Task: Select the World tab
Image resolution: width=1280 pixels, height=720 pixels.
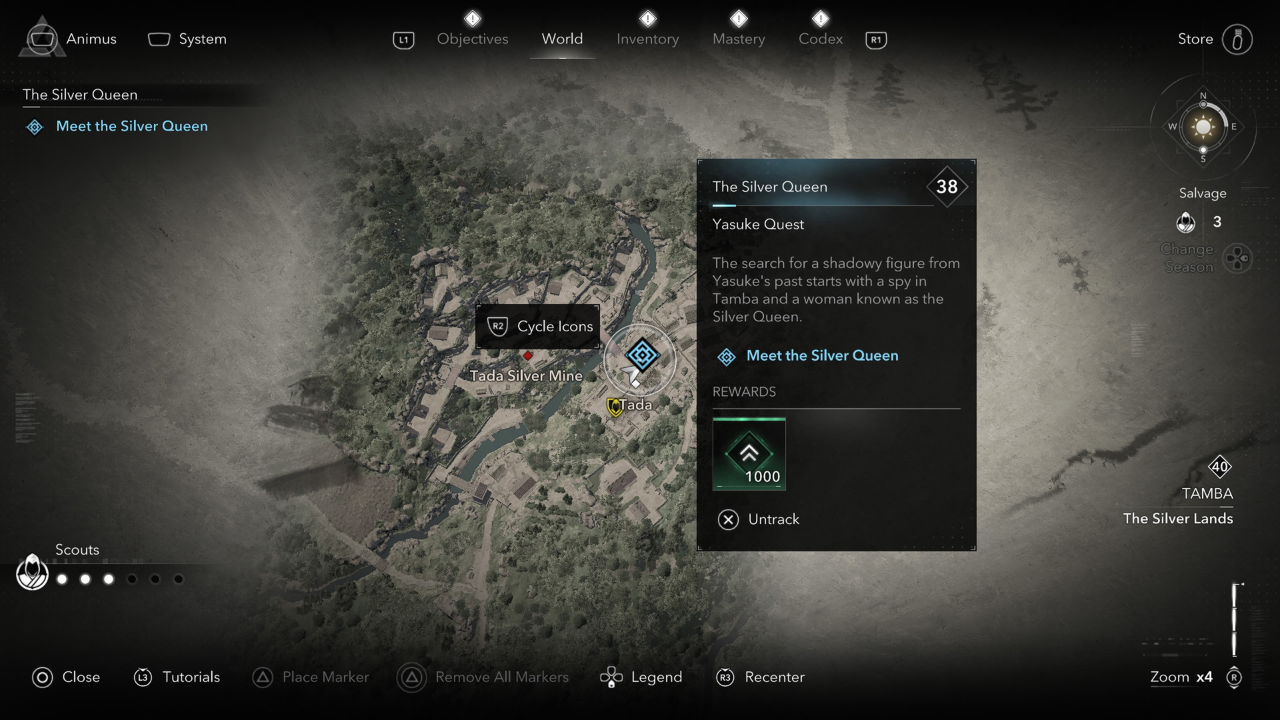Action: tap(562, 39)
